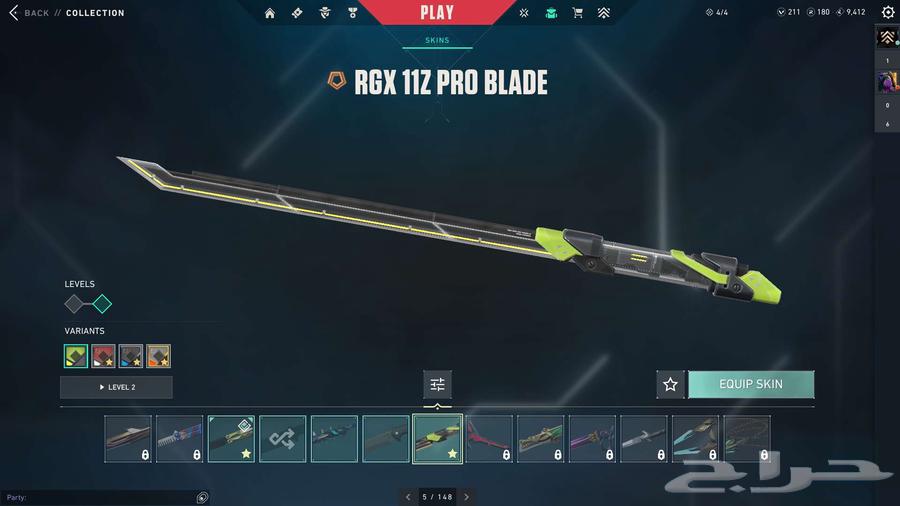Pick the orange variant swatch
Image resolution: width=900 pixels, height=506 pixels.
pos(158,356)
